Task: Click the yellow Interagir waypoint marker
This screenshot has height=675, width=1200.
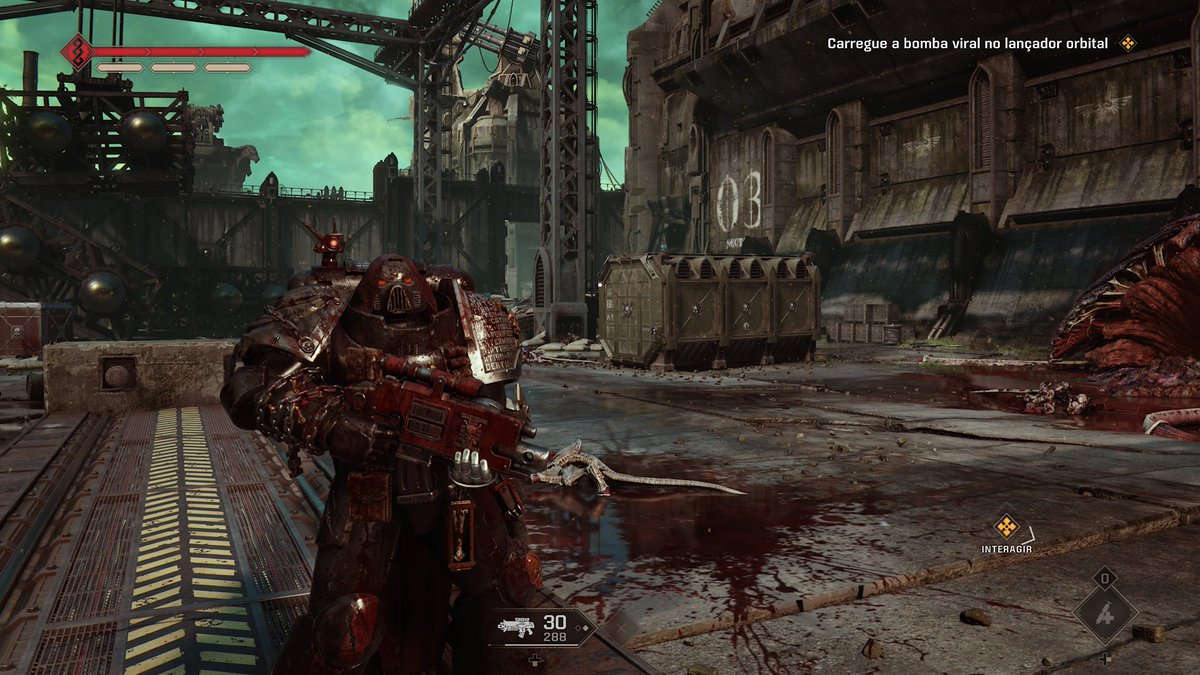Action: pyautogui.click(x=1006, y=525)
